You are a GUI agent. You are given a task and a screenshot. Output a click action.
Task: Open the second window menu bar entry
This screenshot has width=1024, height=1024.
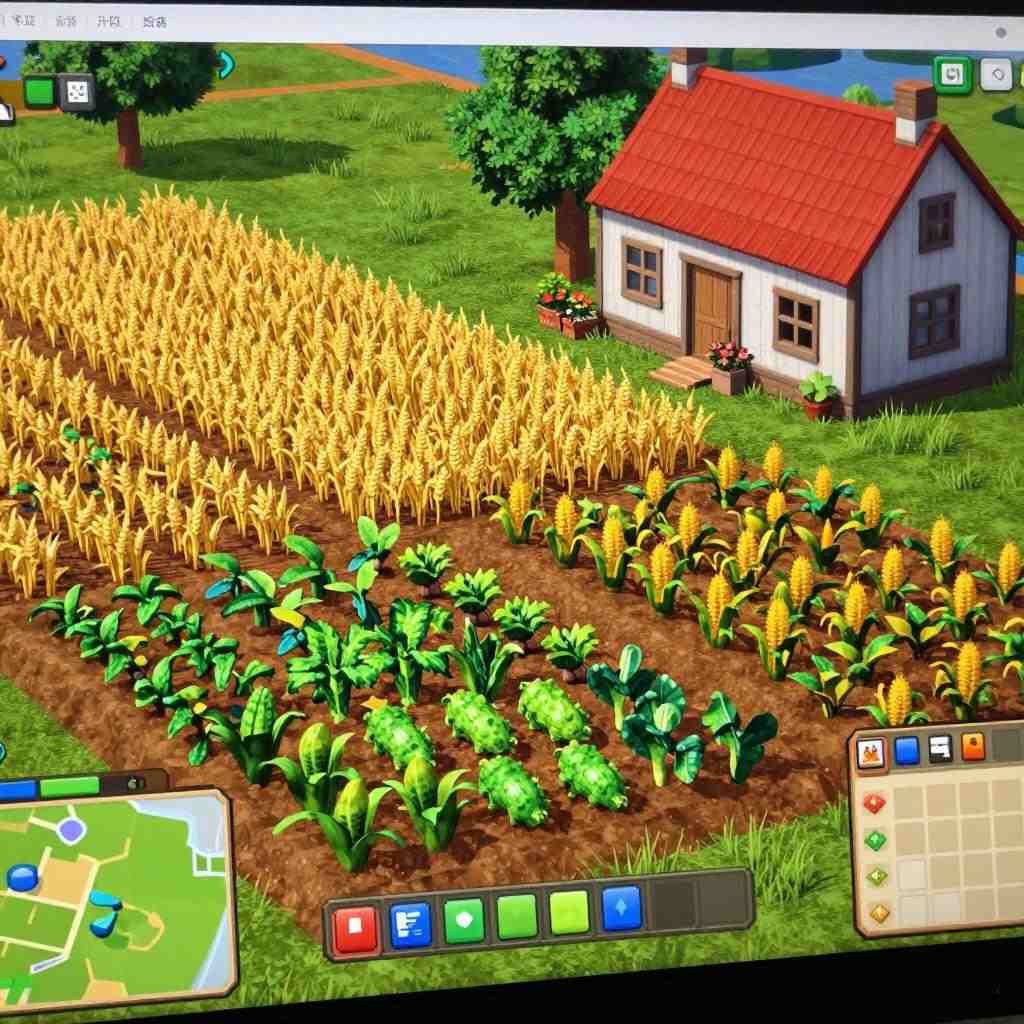[66, 21]
